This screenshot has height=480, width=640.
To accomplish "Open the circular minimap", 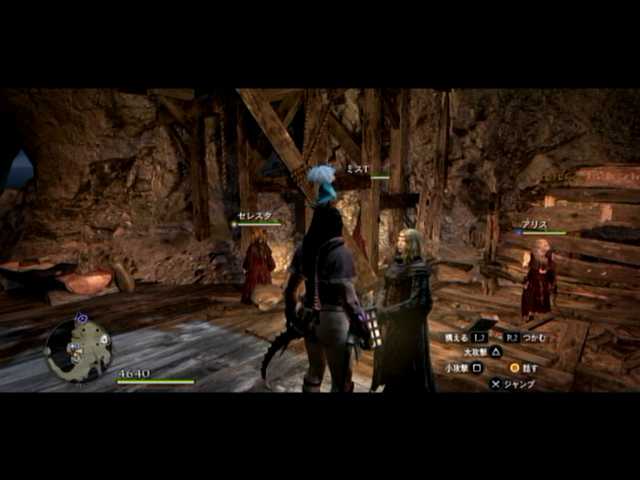I will coord(78,349).
